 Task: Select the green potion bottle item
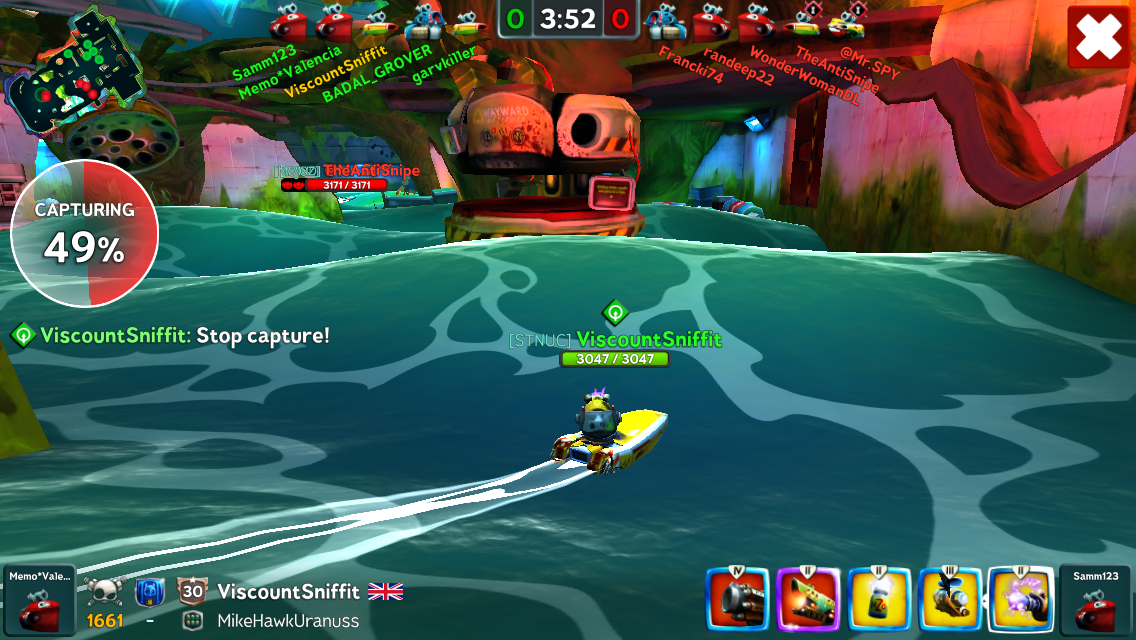click(x=879, y=600)
